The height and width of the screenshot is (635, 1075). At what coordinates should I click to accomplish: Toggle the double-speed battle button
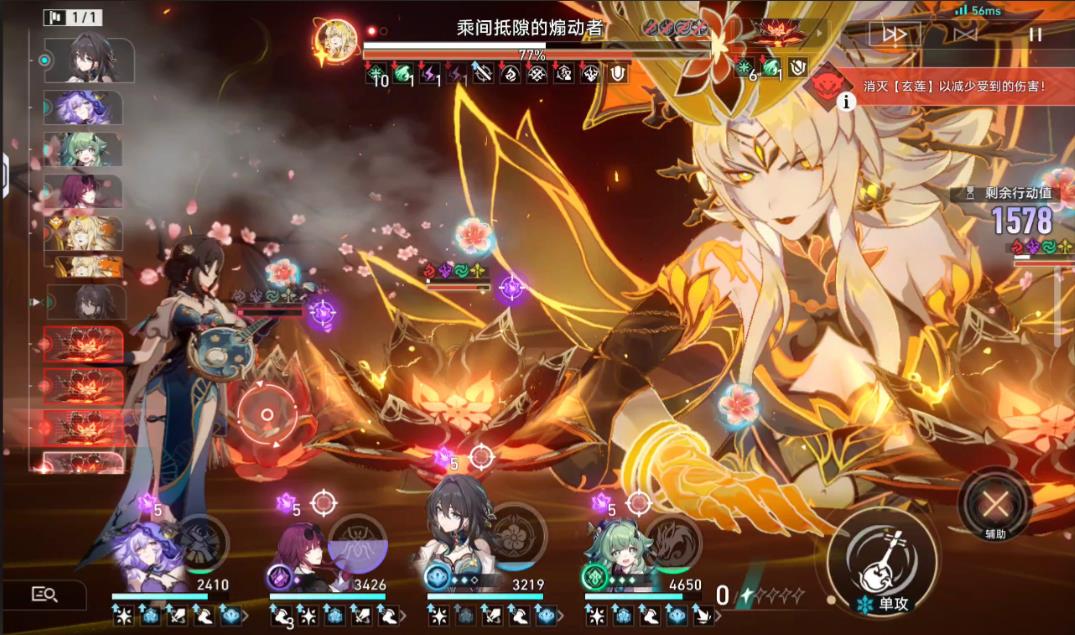coord(894,34)
